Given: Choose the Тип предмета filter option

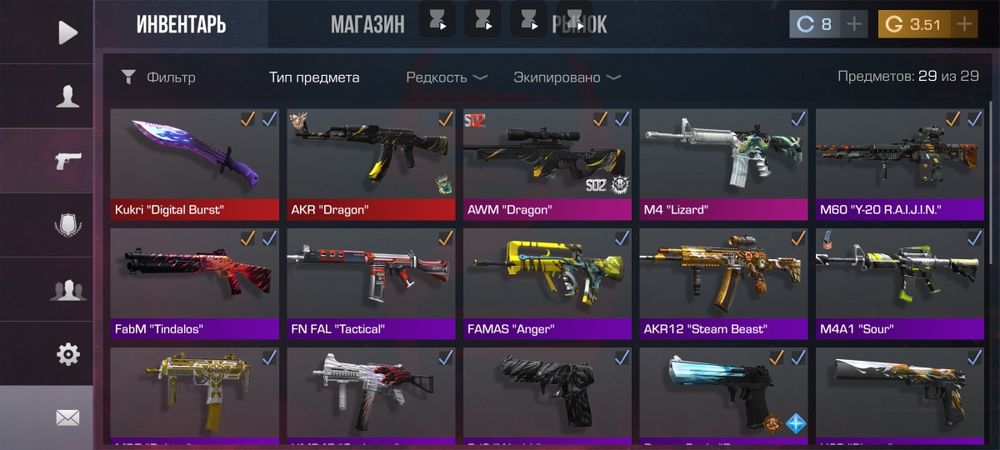Looking at the screenshot, I should point(314,77).
